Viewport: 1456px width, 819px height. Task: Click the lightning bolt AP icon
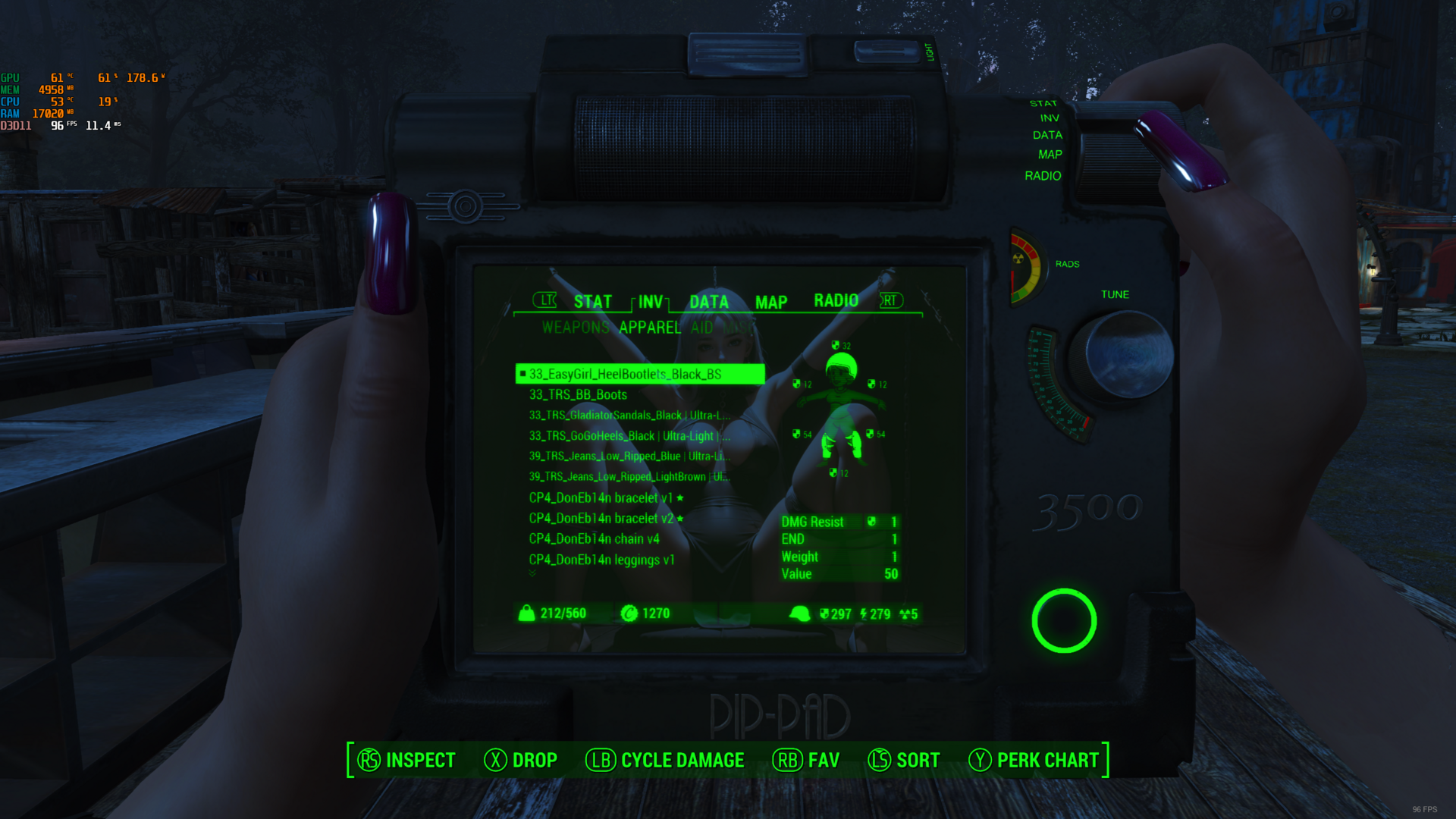pyautogui.click(x=864, y=614)
